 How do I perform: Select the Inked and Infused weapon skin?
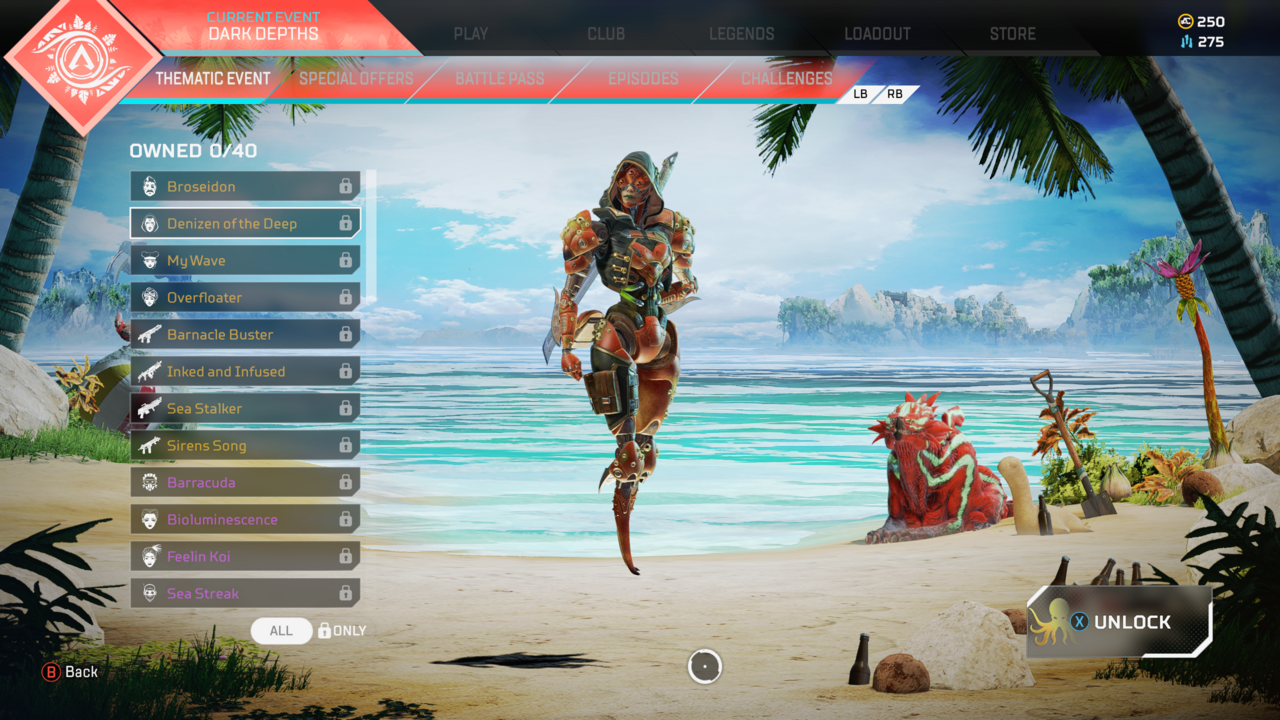point(245,371)
